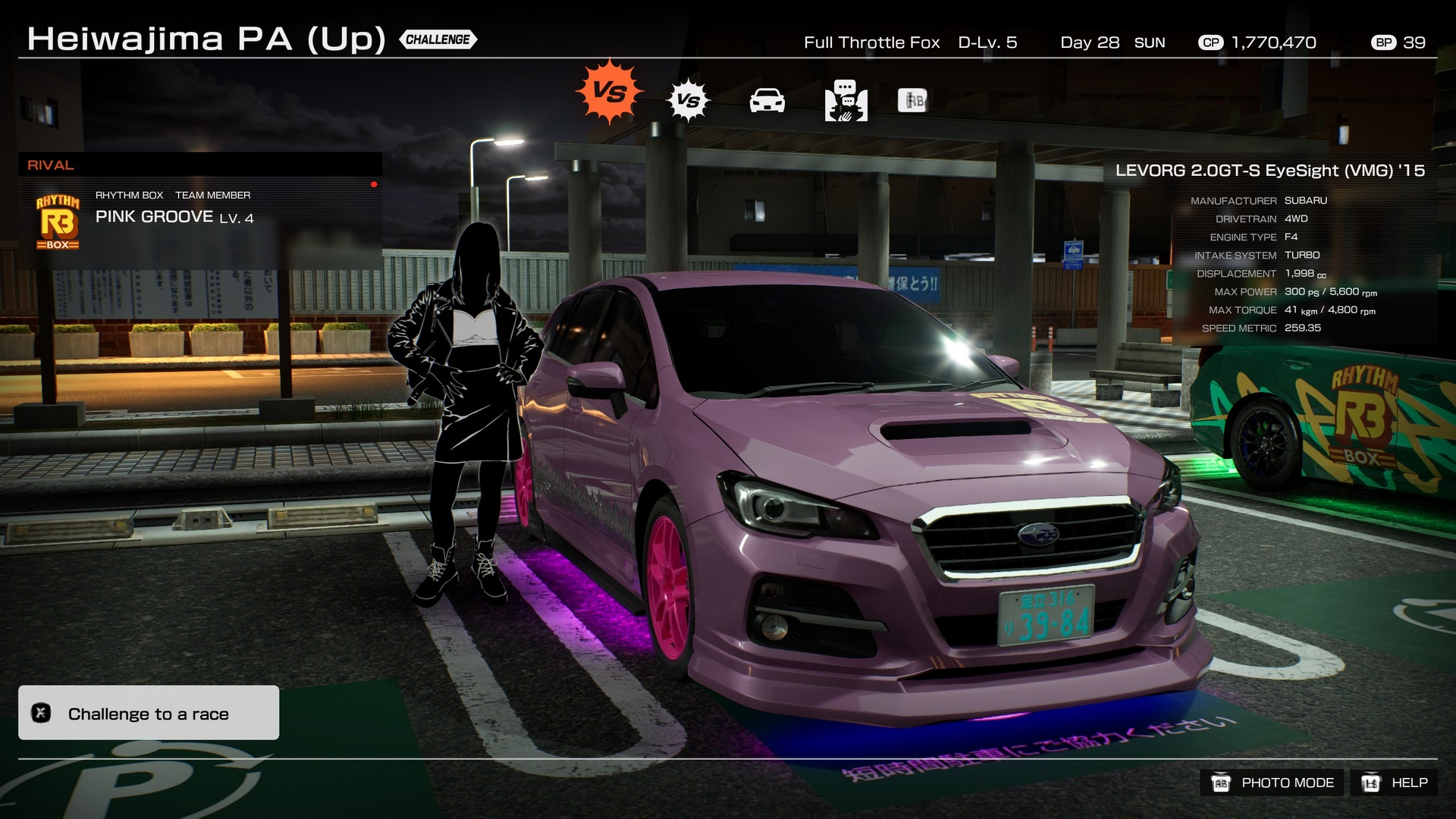Open the car icon tab
This screenshot has height=819, width=1456.
767,101
